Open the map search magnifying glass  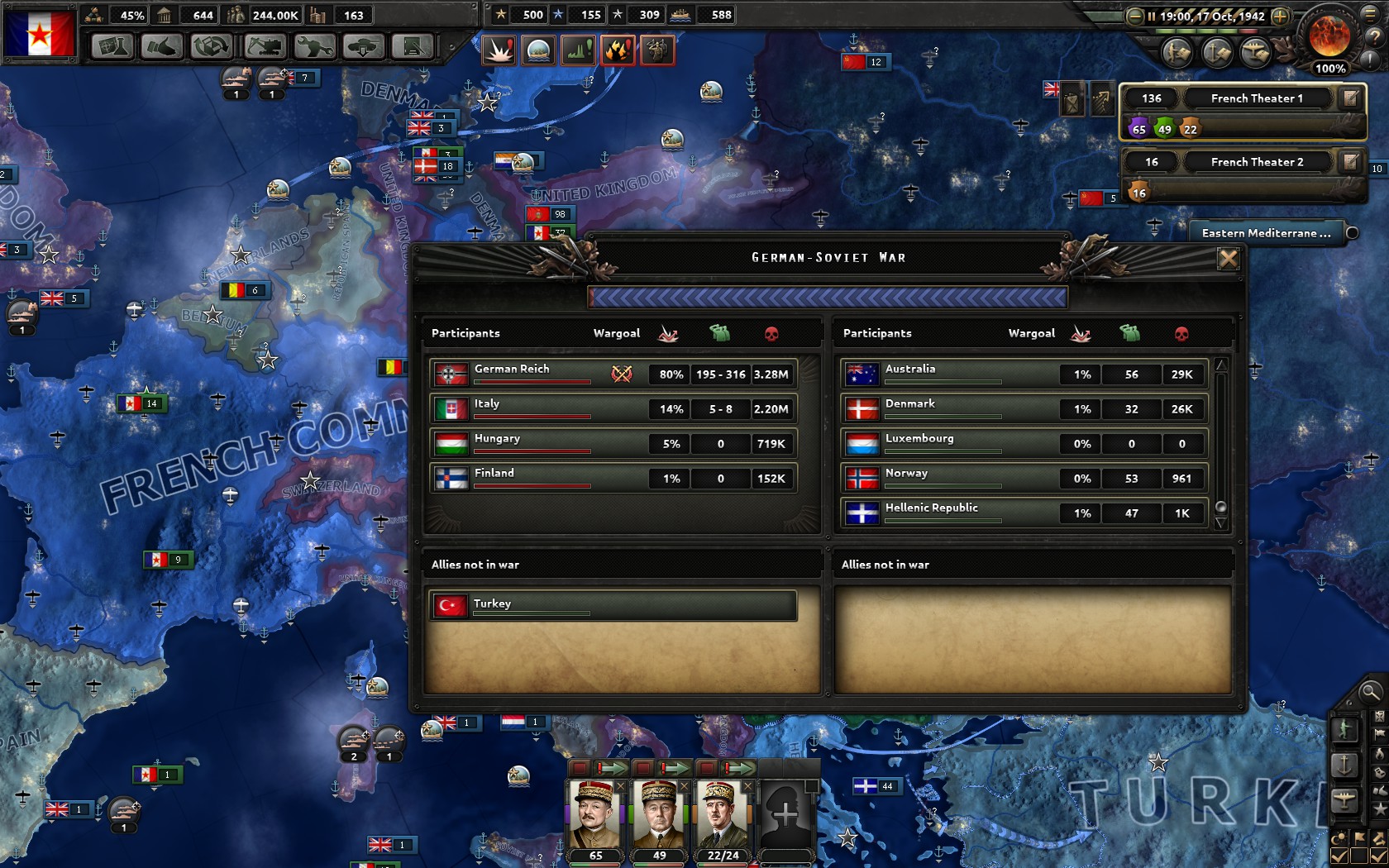tap(1370, 692)
